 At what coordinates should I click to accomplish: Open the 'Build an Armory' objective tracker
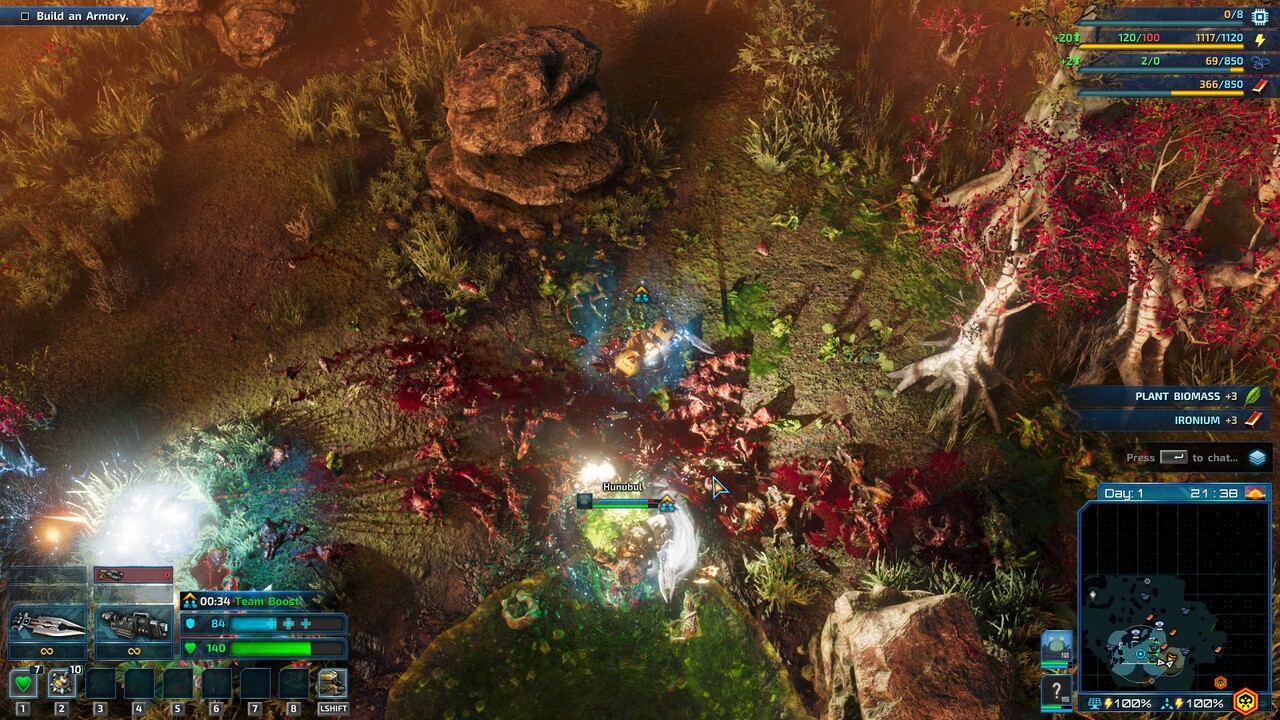point(75,16)
